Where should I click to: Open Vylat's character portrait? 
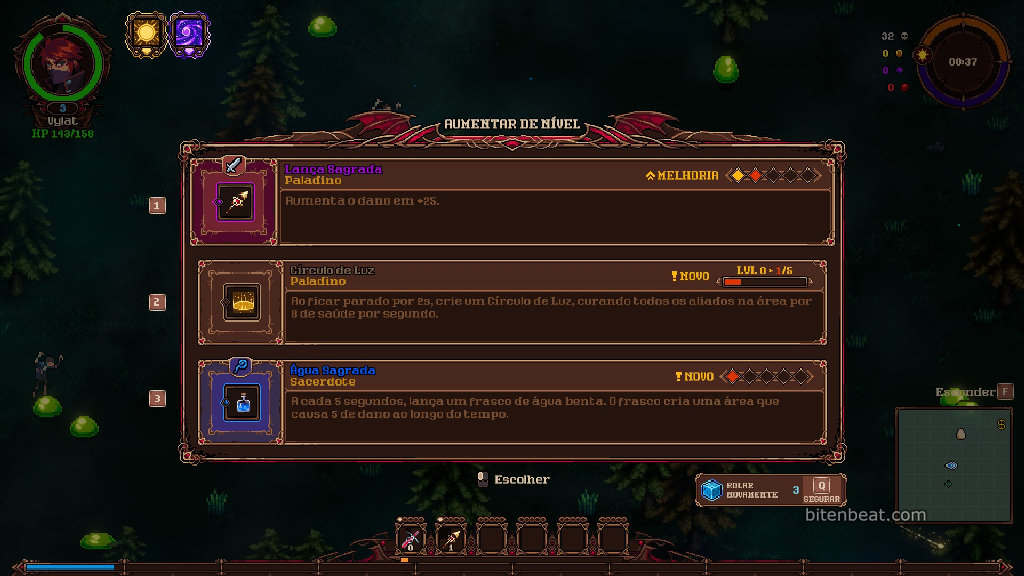click(x=62, y=62)
